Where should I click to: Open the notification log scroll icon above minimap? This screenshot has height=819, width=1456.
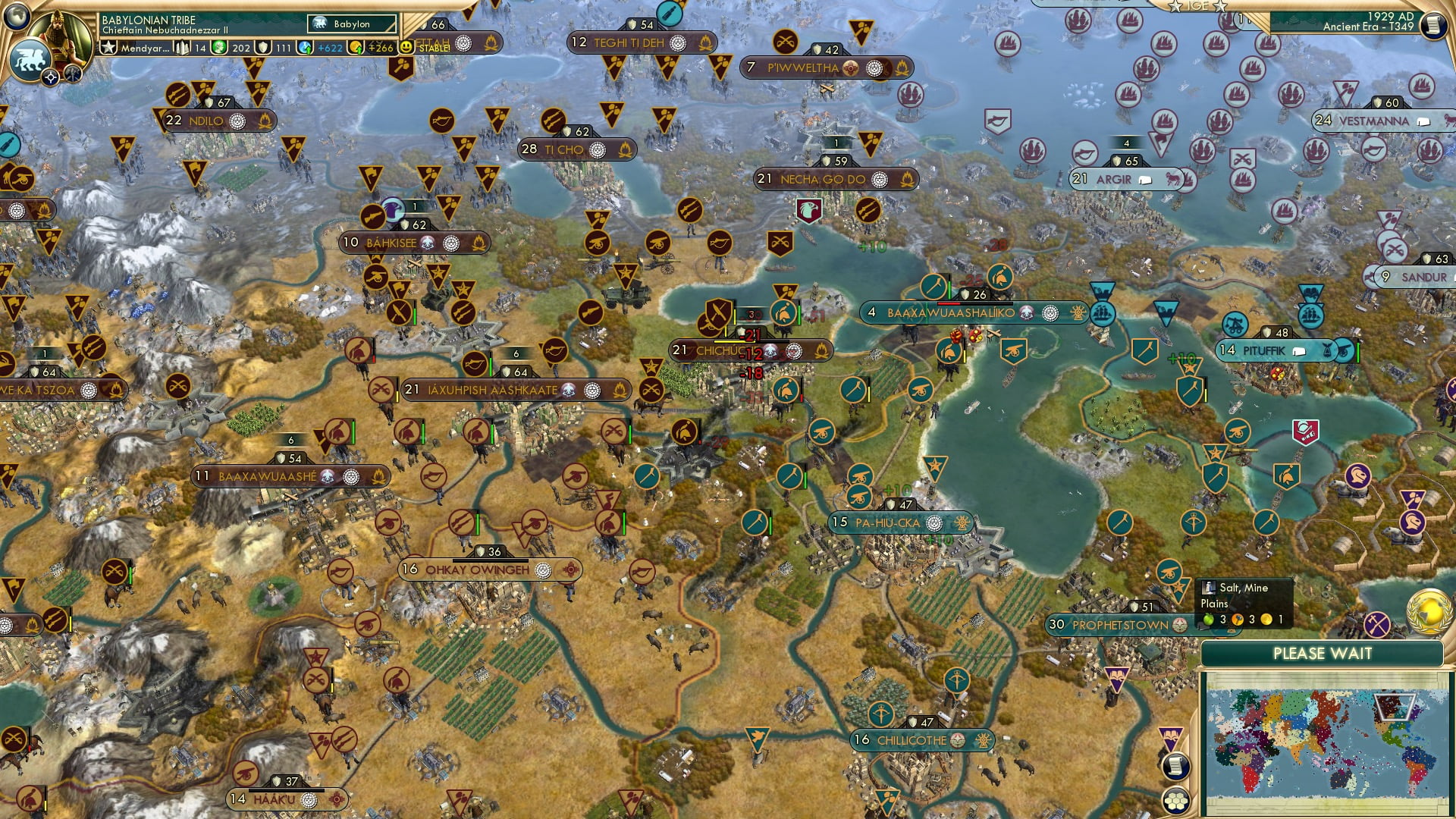pyautogui.click(x=1176, y=766)
